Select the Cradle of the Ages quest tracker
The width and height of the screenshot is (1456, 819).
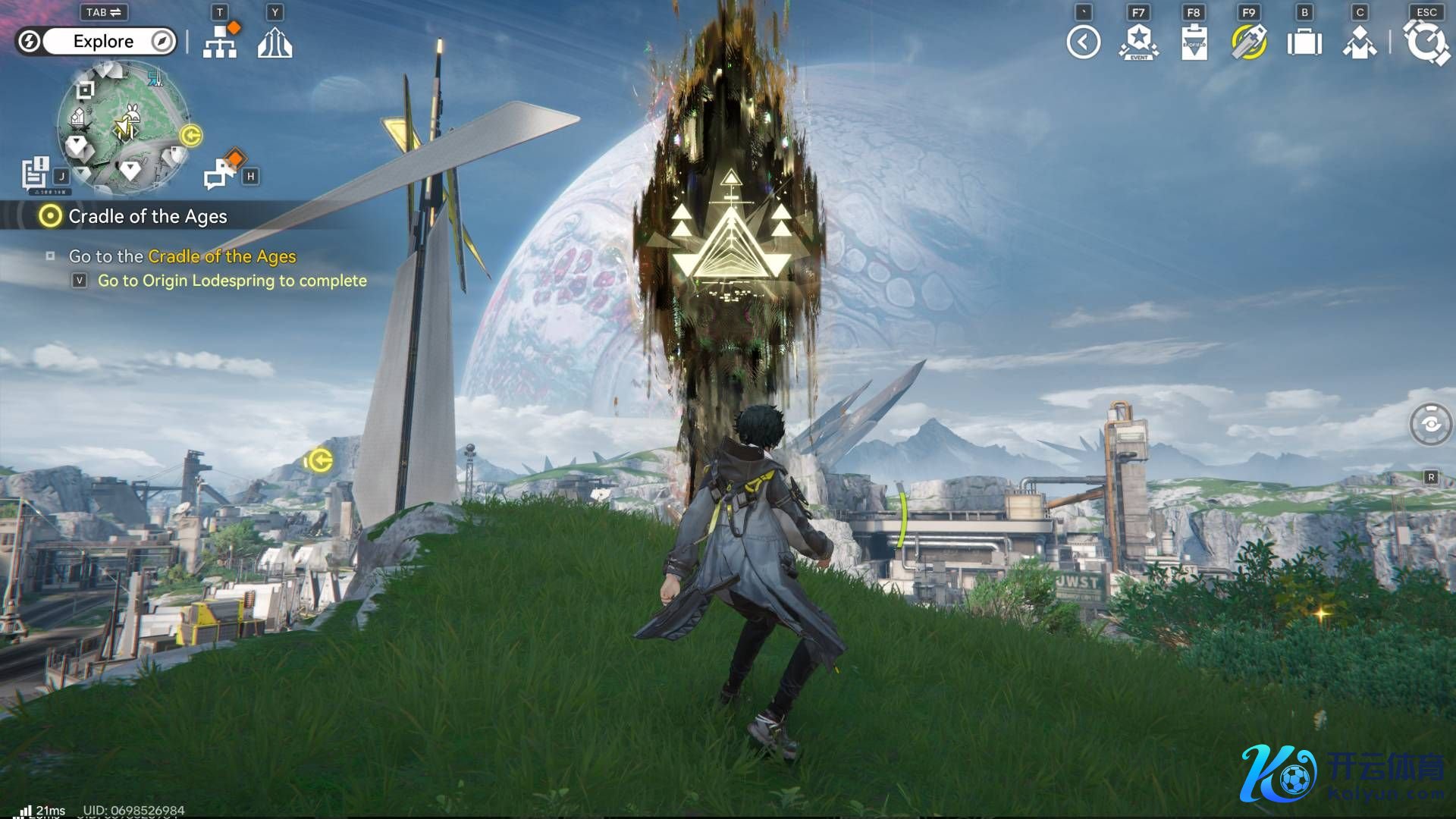pos(147,217)
